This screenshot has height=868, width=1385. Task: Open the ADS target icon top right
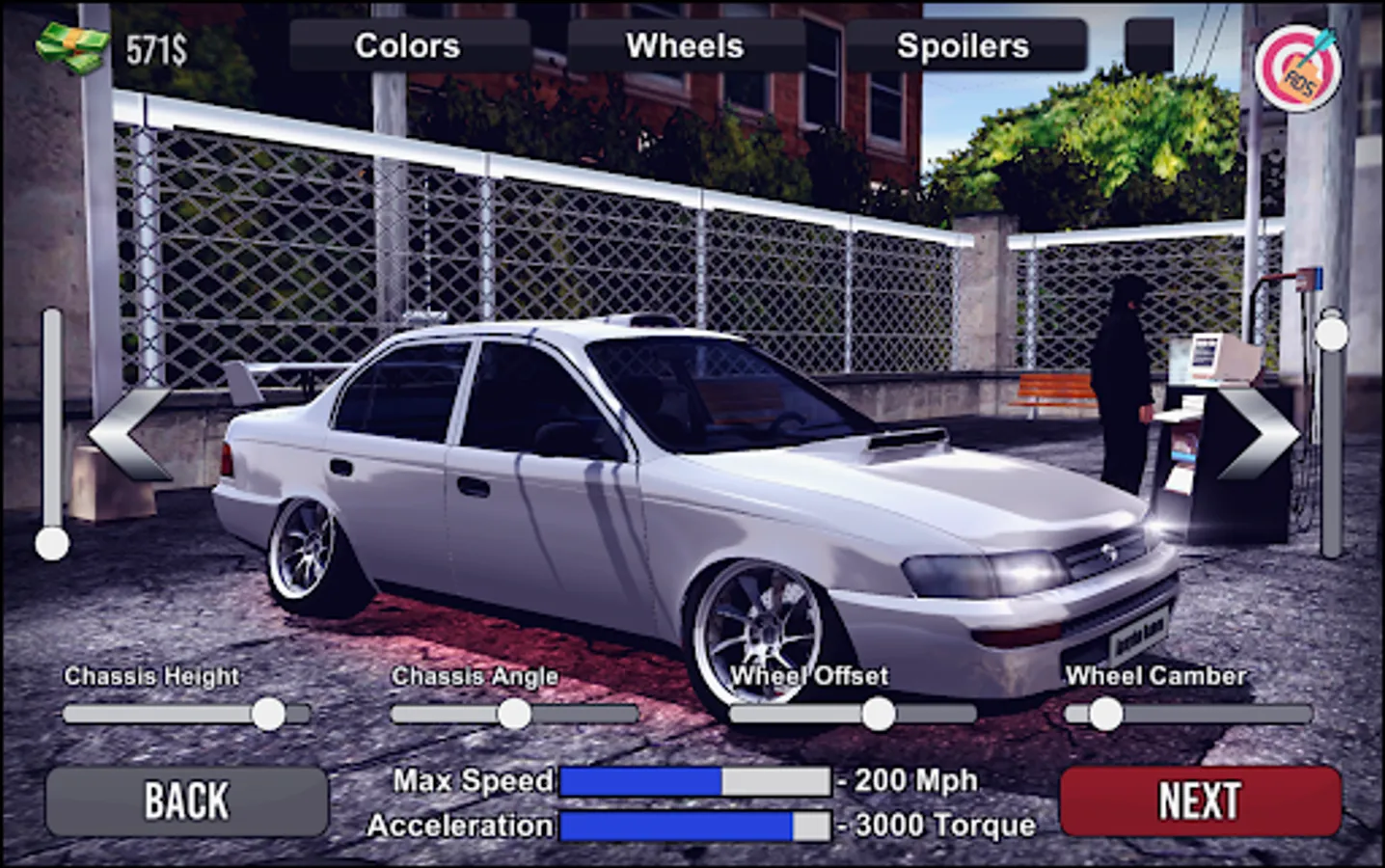(1298, 68)
